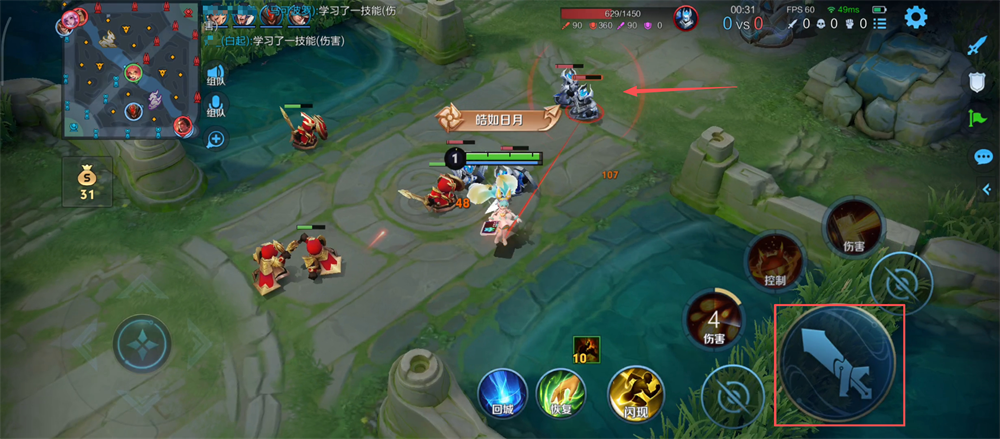The image size is (1000, 439).
Task: Select the item icon showing 10
Action: coord(586,348)
